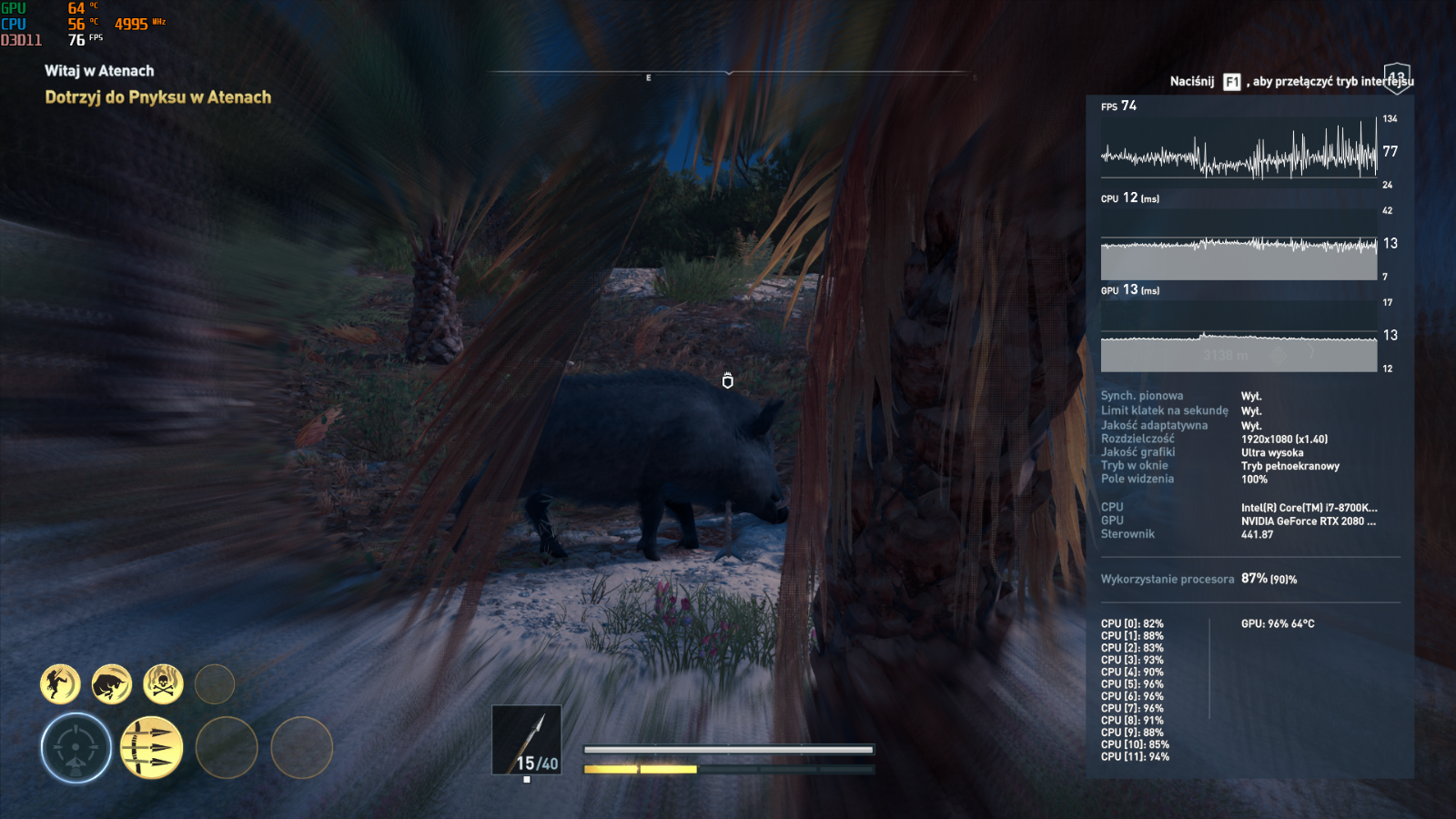Click the level 13 shield badge
1456x819 pixels.
1397,77
